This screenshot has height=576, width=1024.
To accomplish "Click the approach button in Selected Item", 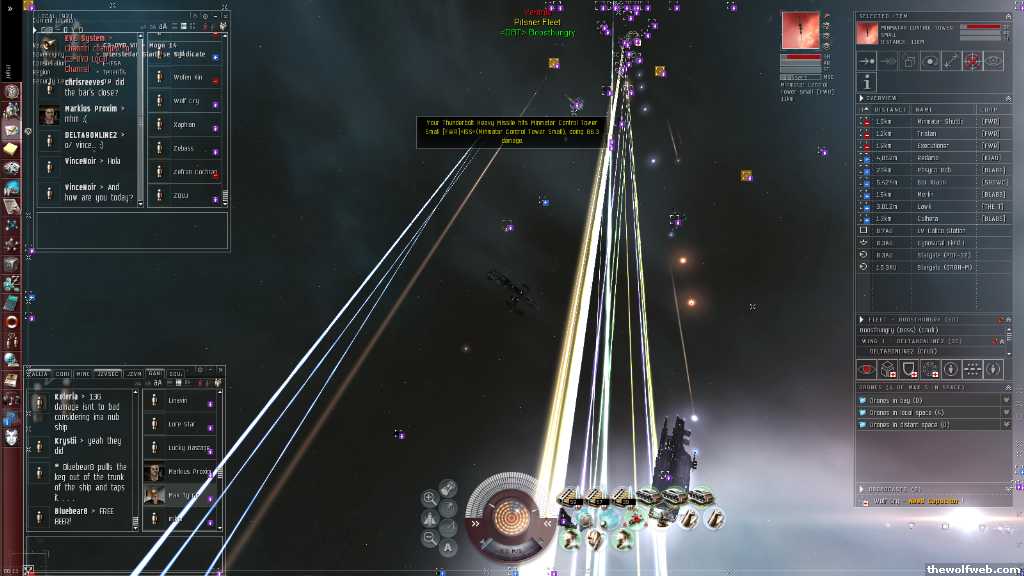I will point(868,62).
